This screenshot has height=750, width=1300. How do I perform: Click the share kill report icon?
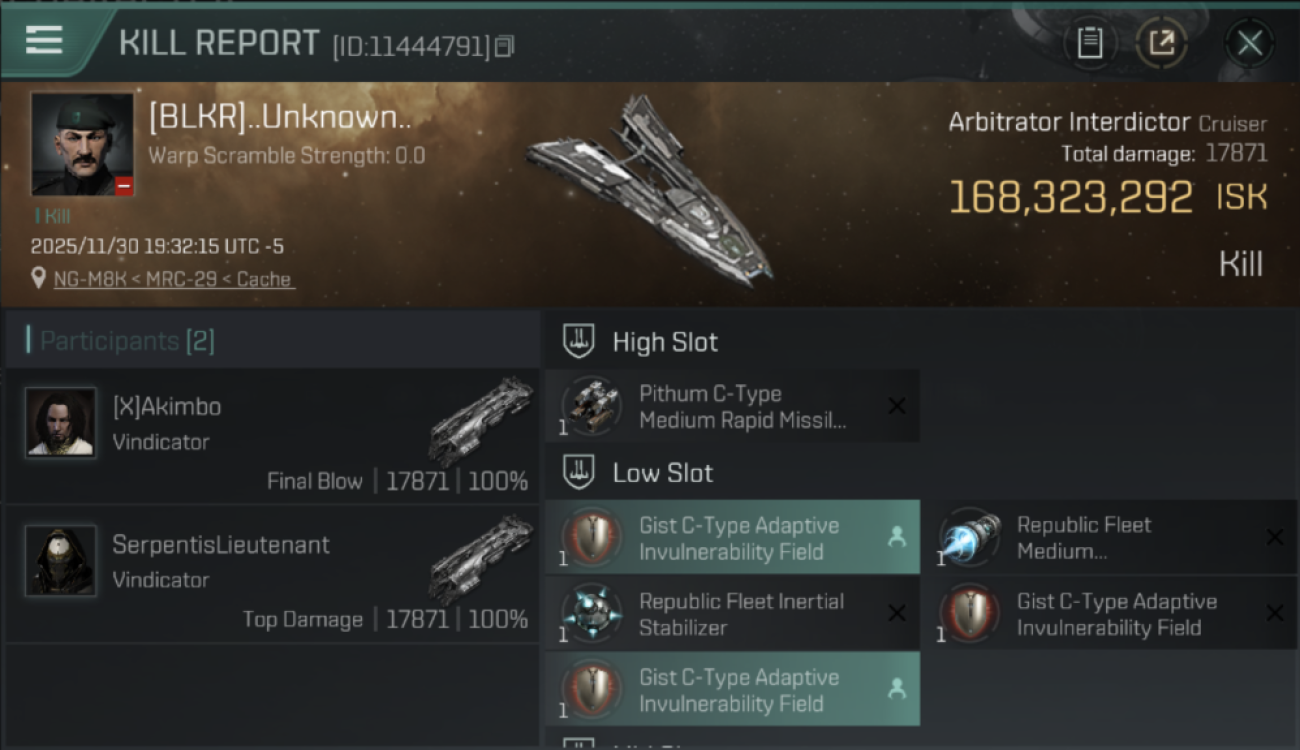pos(1161,42)
